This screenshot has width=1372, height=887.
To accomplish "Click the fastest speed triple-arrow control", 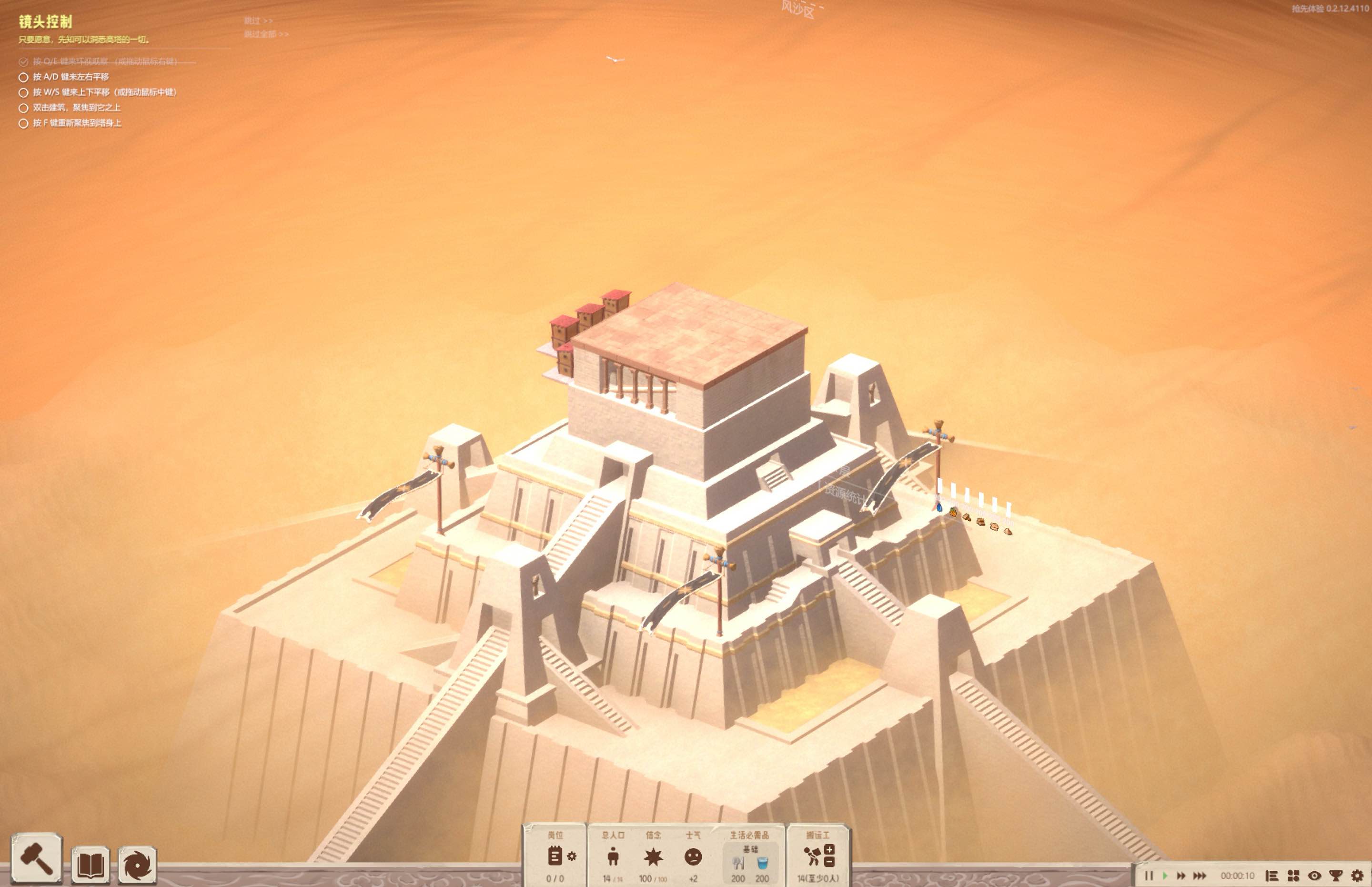I will pos(1200,875).
